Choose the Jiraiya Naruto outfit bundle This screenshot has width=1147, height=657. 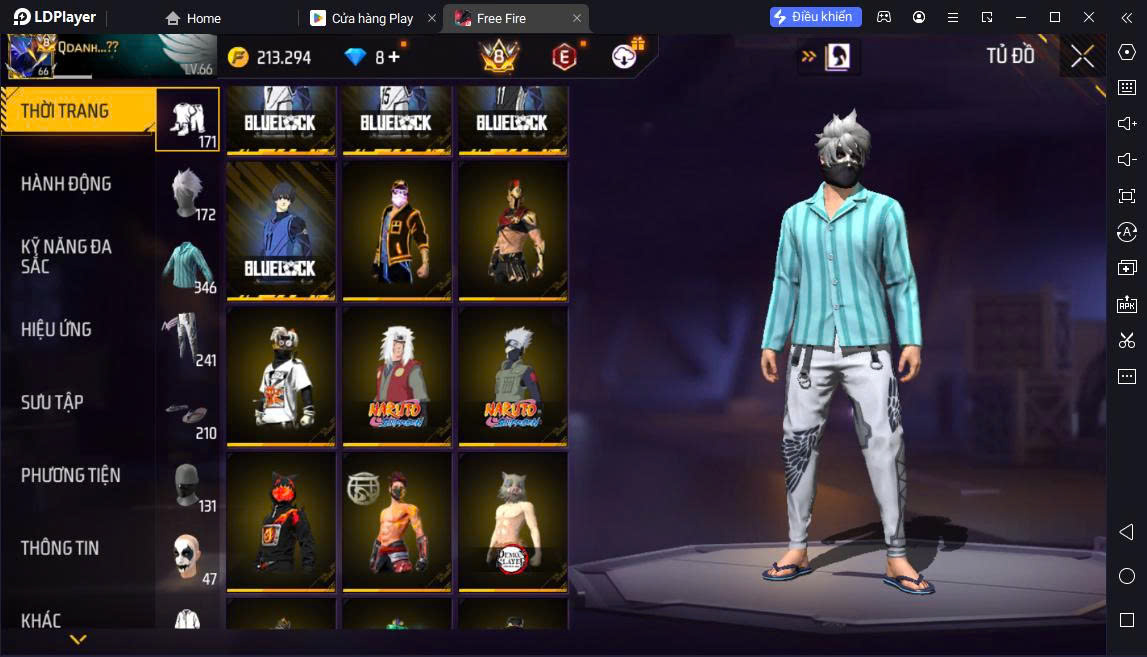click(397, 374)
